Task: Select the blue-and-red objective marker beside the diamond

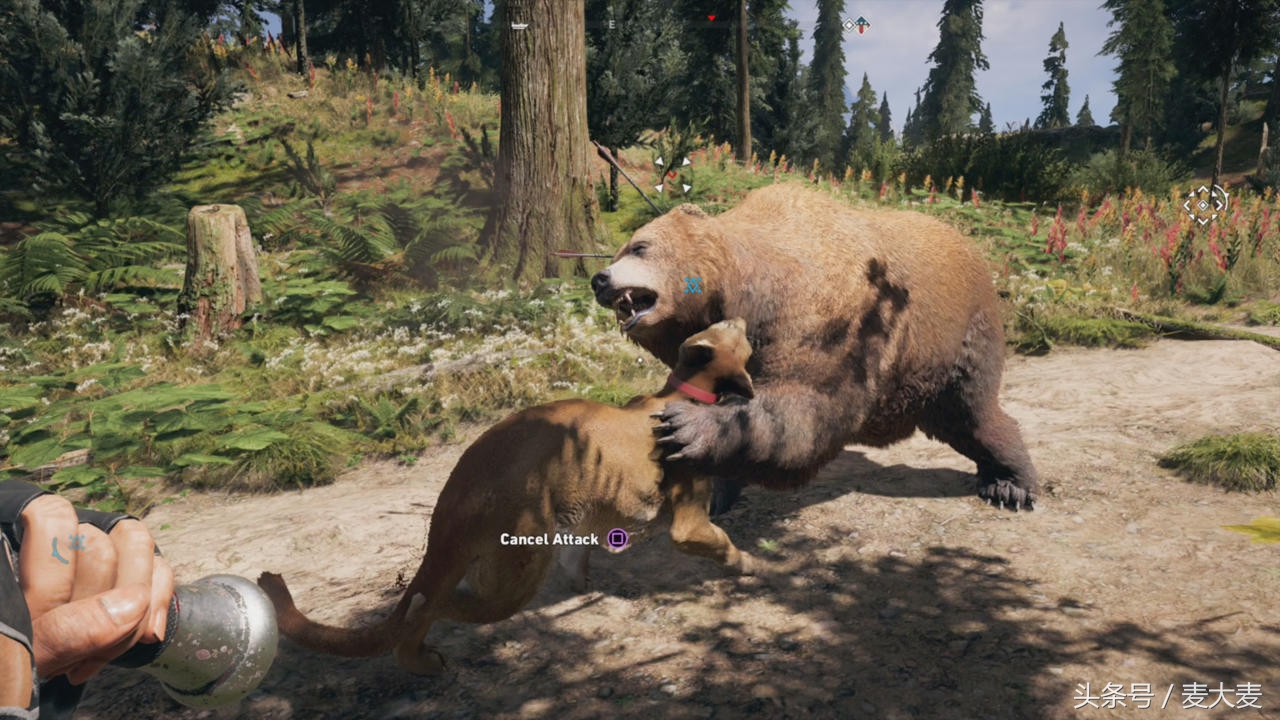Action: point(861,24)
